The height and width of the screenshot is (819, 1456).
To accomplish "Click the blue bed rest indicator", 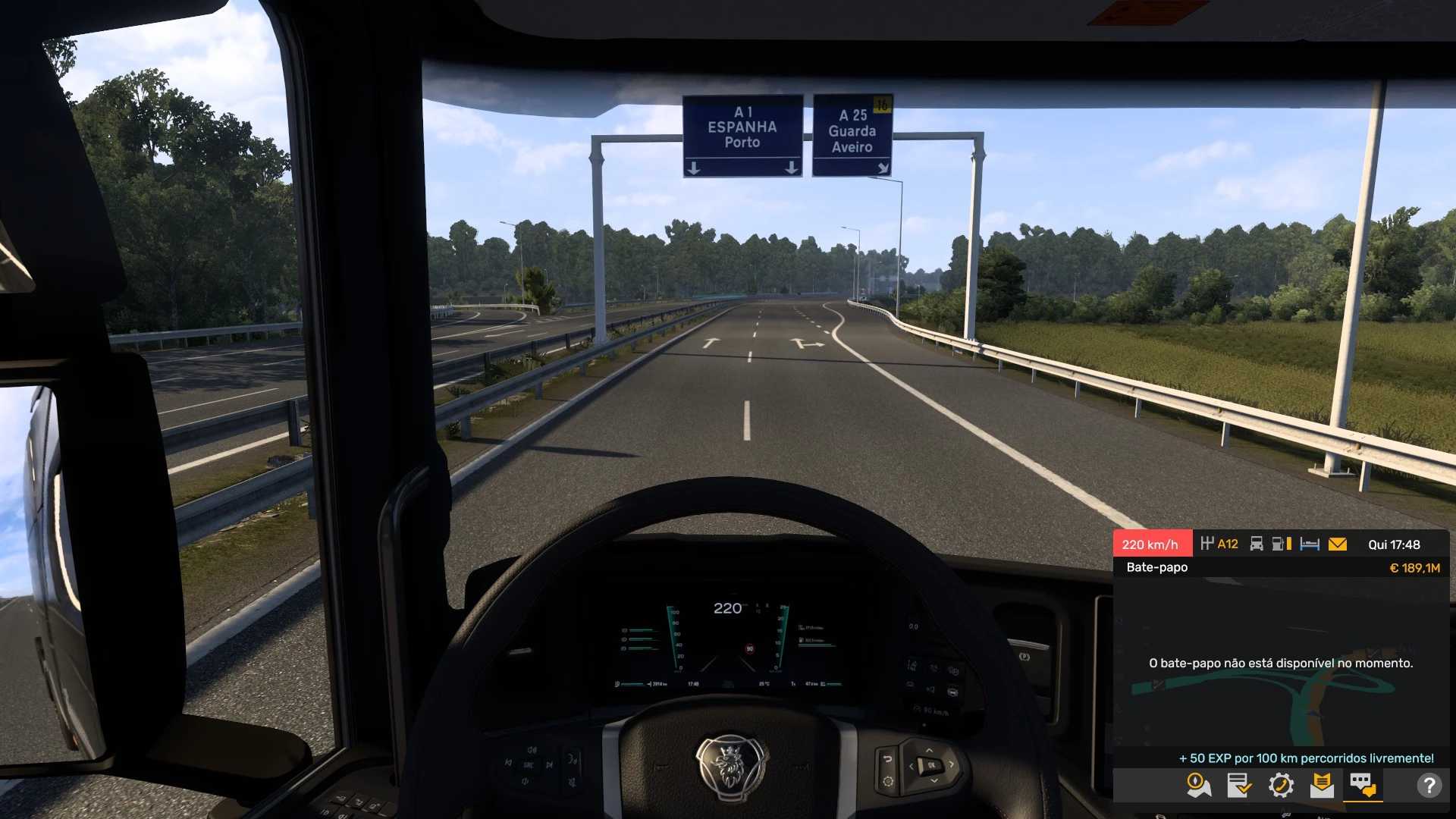I will (x=1310, y=544).
